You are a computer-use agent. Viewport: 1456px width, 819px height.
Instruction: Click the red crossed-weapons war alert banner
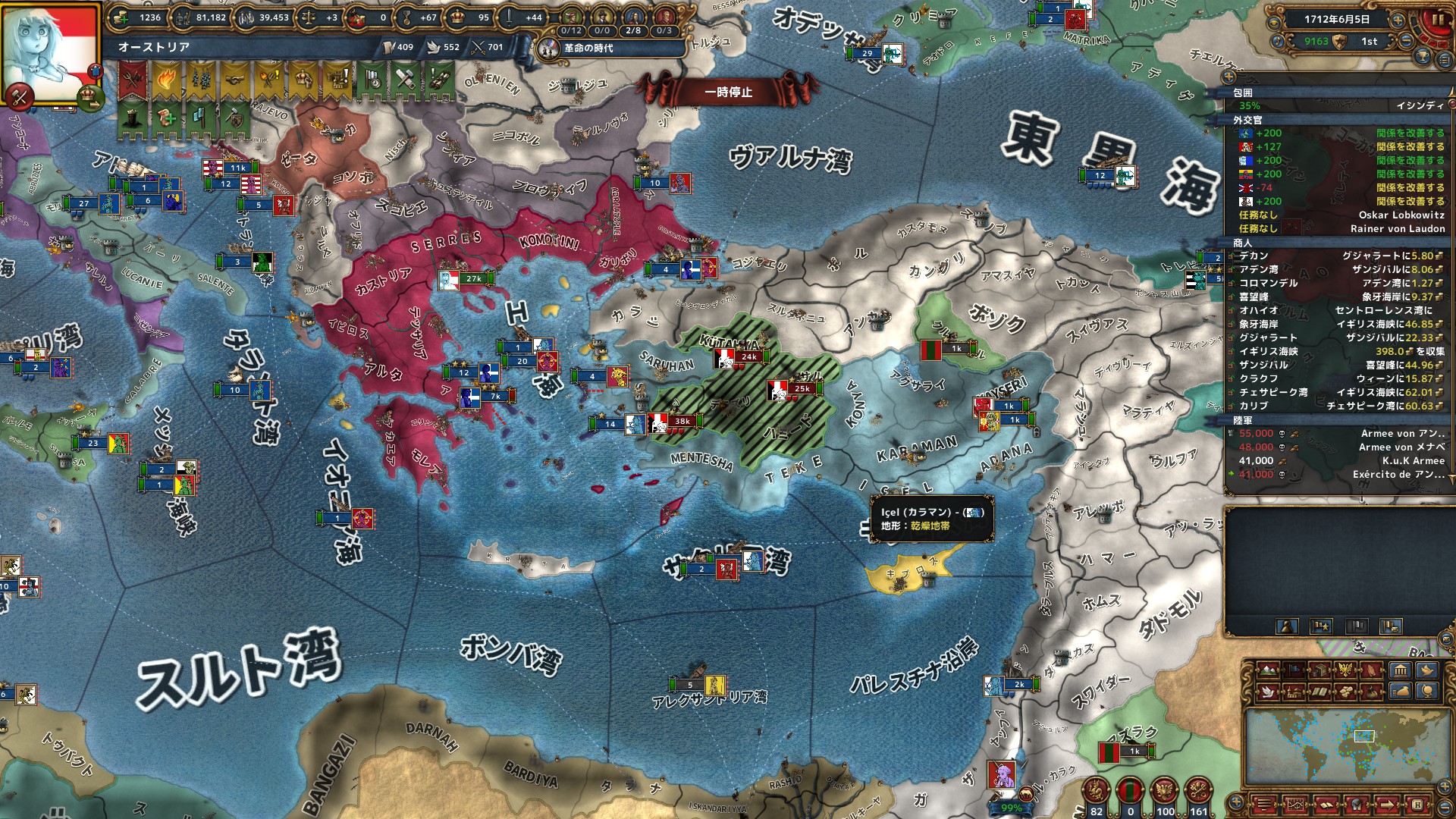pyautogui.click(x=133, y=80)
